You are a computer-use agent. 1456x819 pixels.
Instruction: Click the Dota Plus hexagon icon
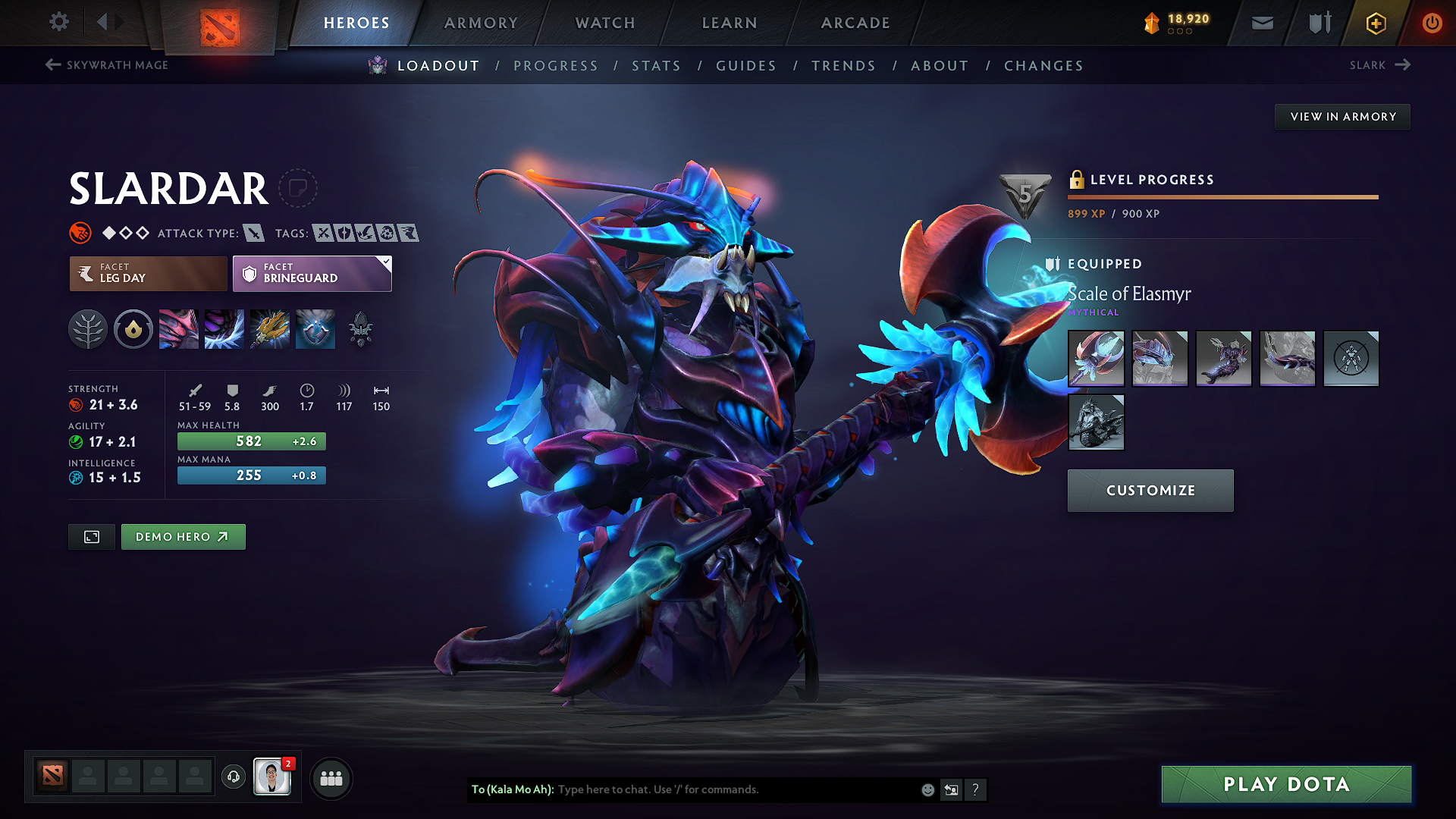tap(1375, 23)
